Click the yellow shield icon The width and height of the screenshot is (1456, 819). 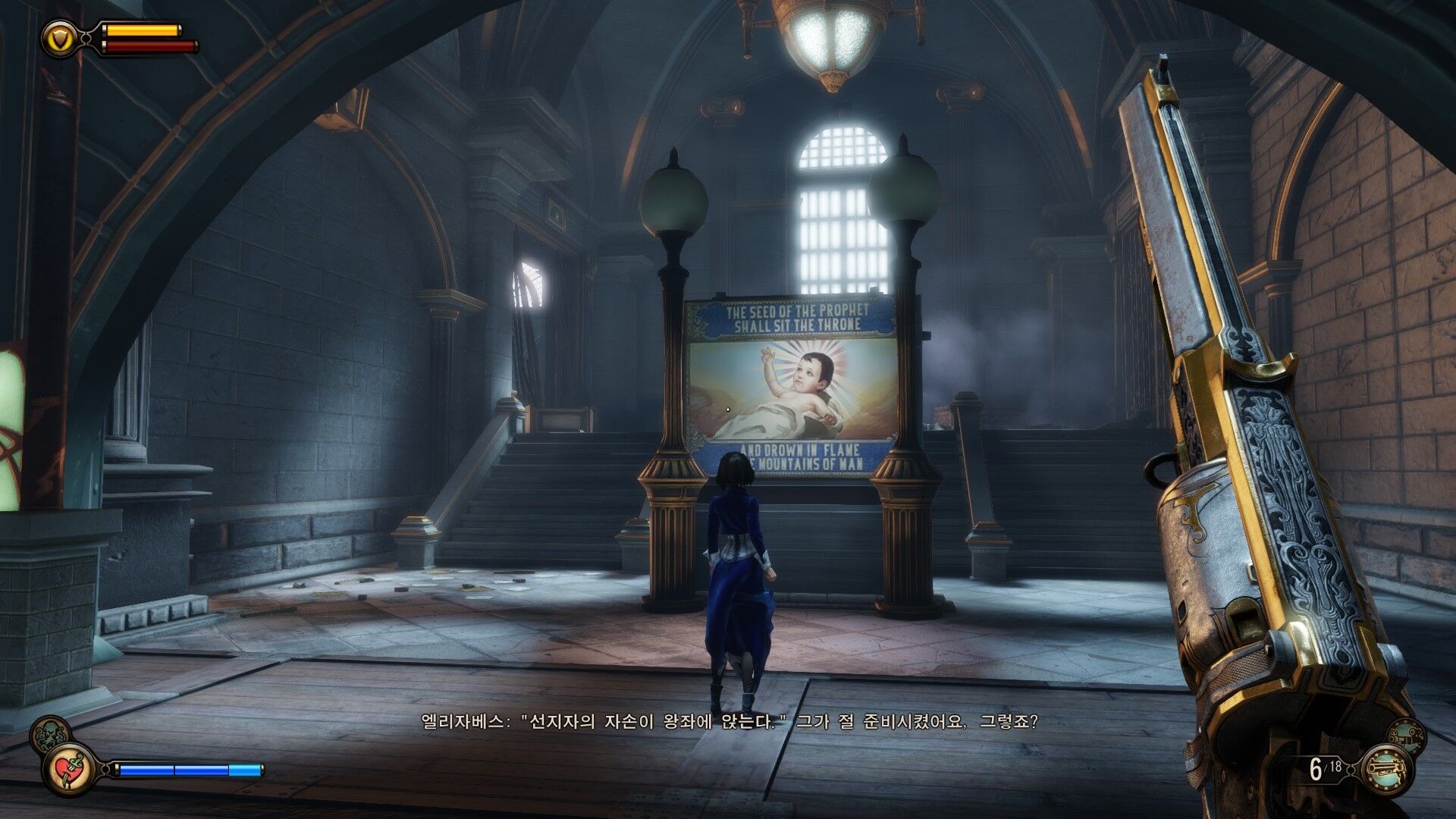tap(58, 37)
